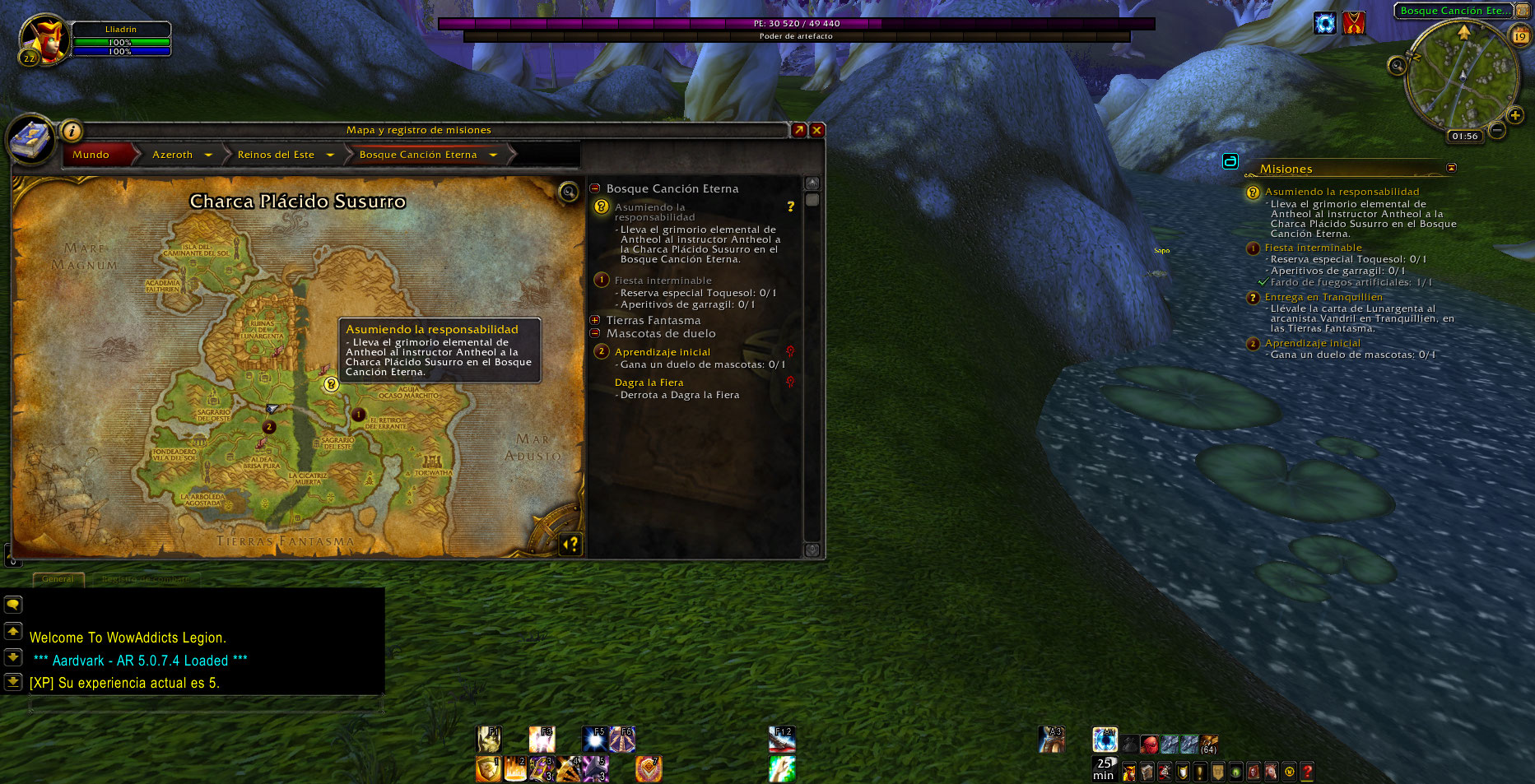Zoom out the minimap with minus button
This screenshot has height=784, width=1535.
(x=1497, y=130)
